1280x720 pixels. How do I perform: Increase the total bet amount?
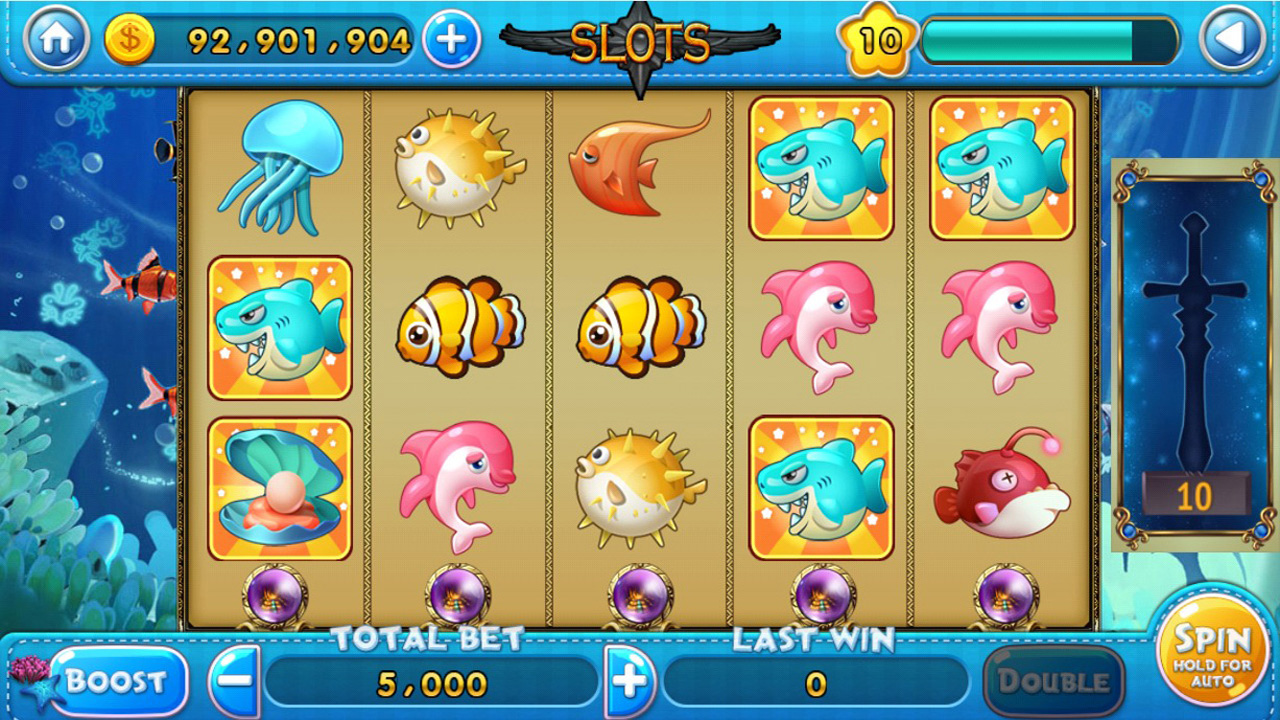[630, 682]
